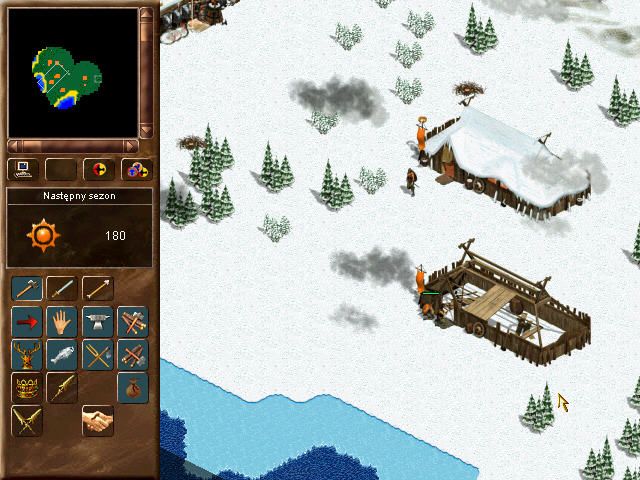Choose the spear weapon button
This screenshot has width=640, height=480.
pyautogui.click(x=97, y=289)
